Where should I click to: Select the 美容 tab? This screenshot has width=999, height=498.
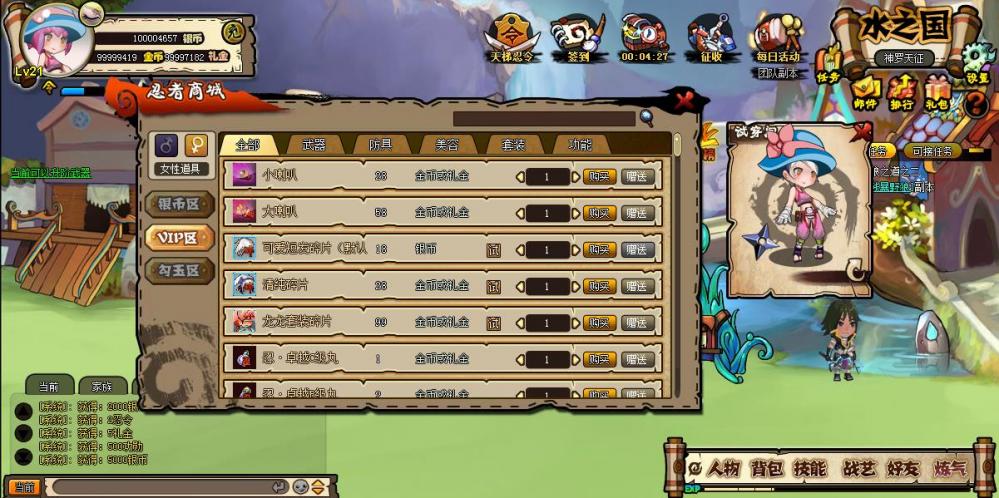point(447,145)
